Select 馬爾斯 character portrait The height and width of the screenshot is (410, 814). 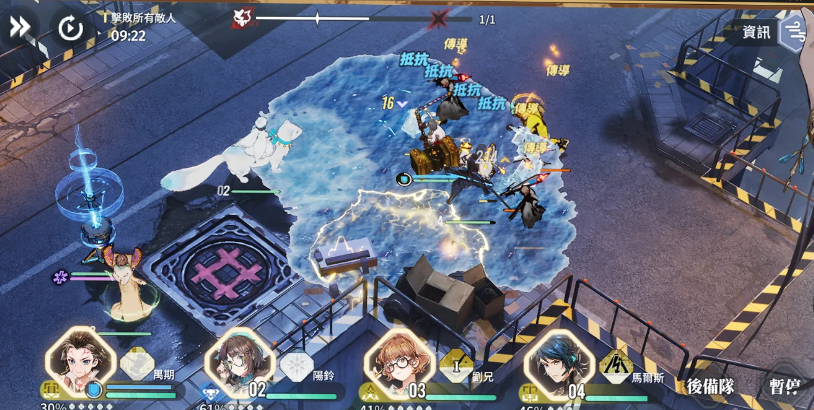(558, 362)
